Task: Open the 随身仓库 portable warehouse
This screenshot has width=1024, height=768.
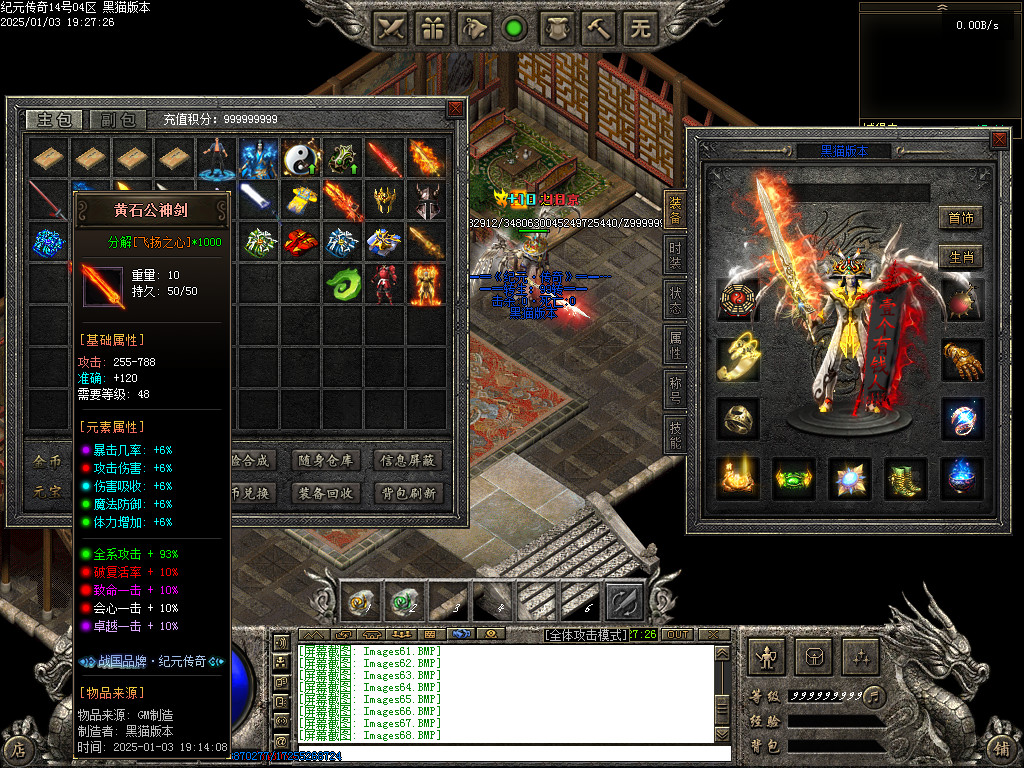Action: point(324,461)
